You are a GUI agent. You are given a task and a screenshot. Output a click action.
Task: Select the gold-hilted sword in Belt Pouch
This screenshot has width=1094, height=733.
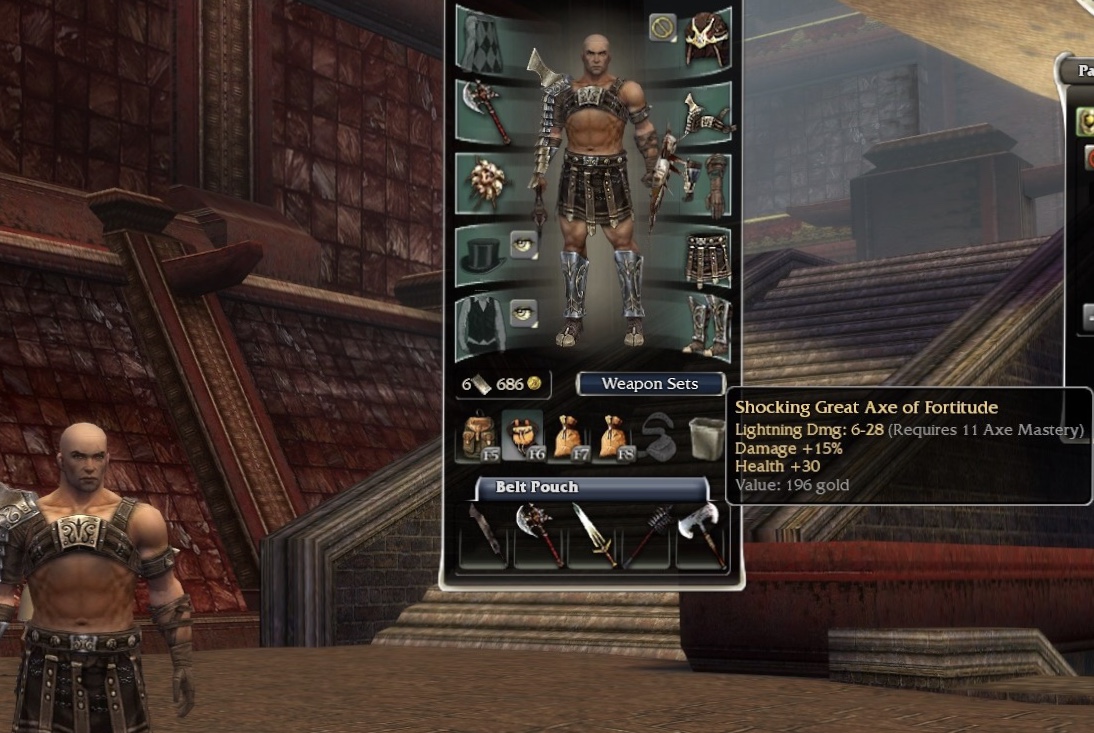(x=593, y=532)
